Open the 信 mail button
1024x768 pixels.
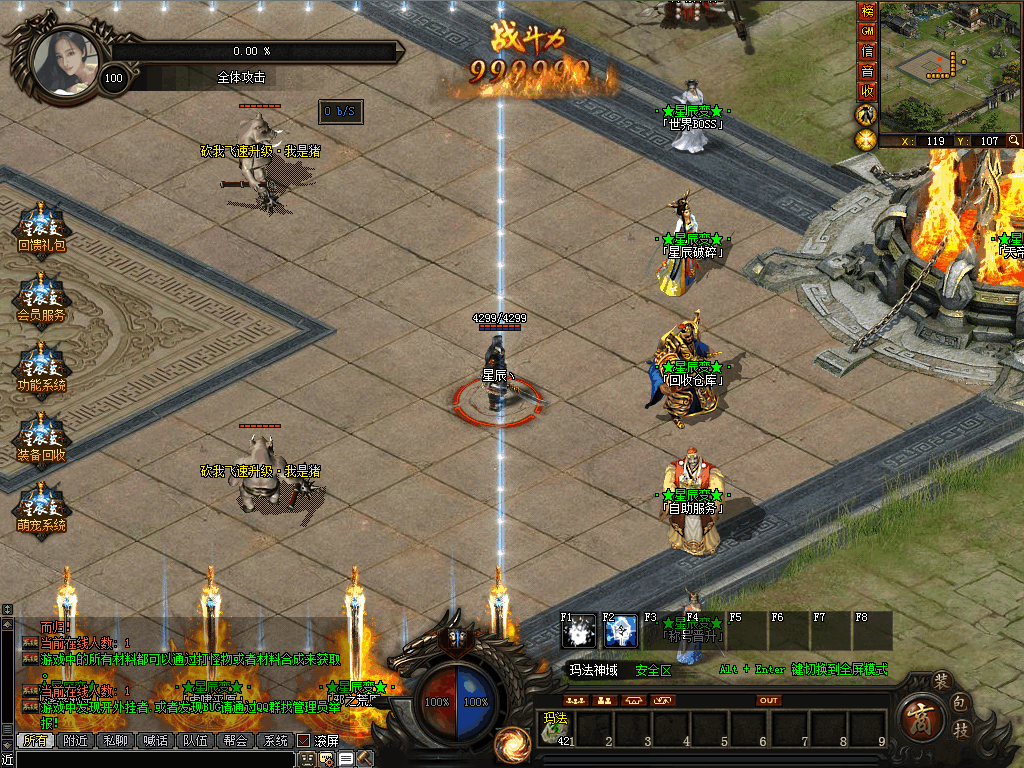tap(867, 51)
